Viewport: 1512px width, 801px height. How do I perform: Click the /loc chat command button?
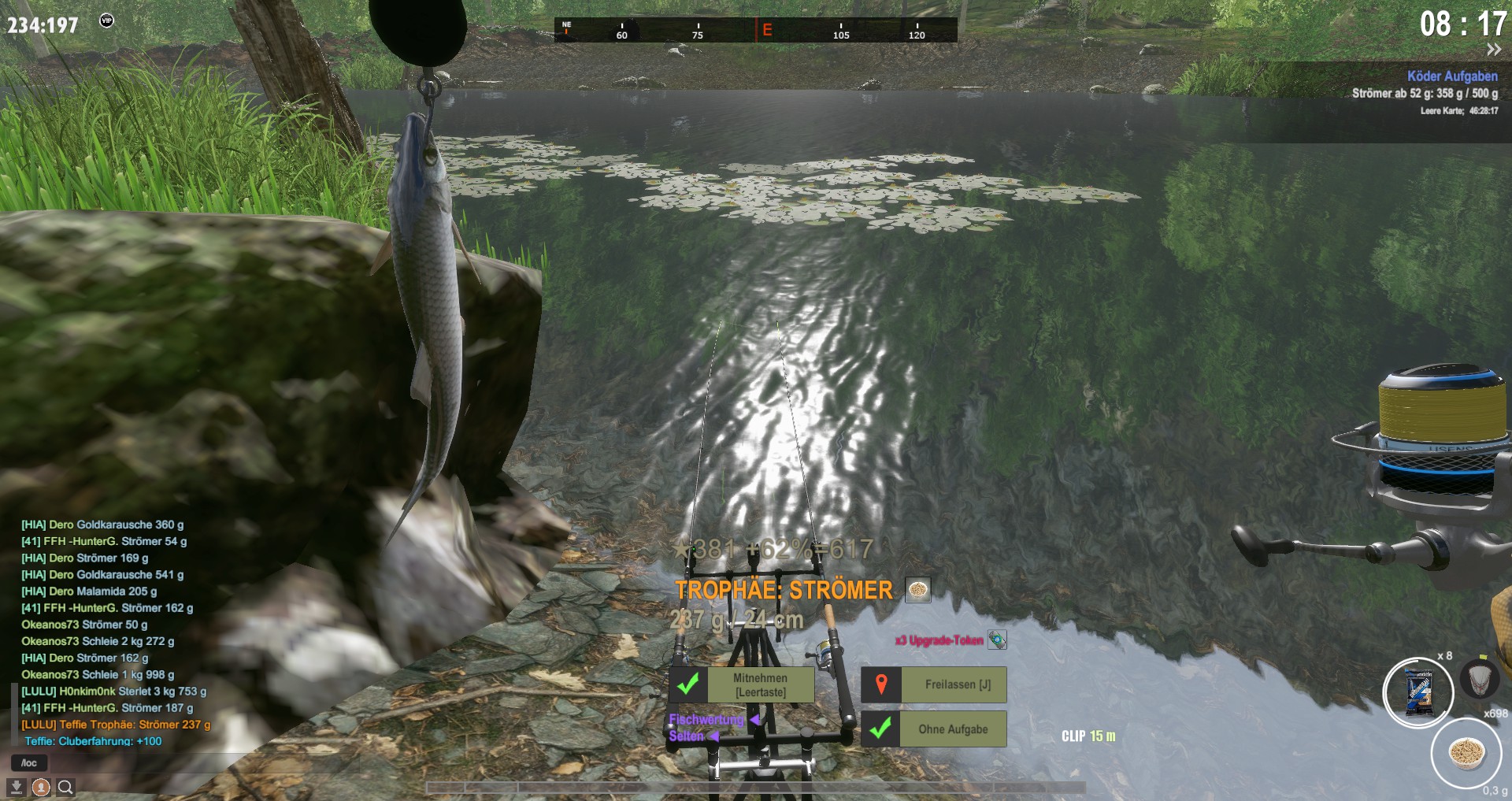point(29,762)
